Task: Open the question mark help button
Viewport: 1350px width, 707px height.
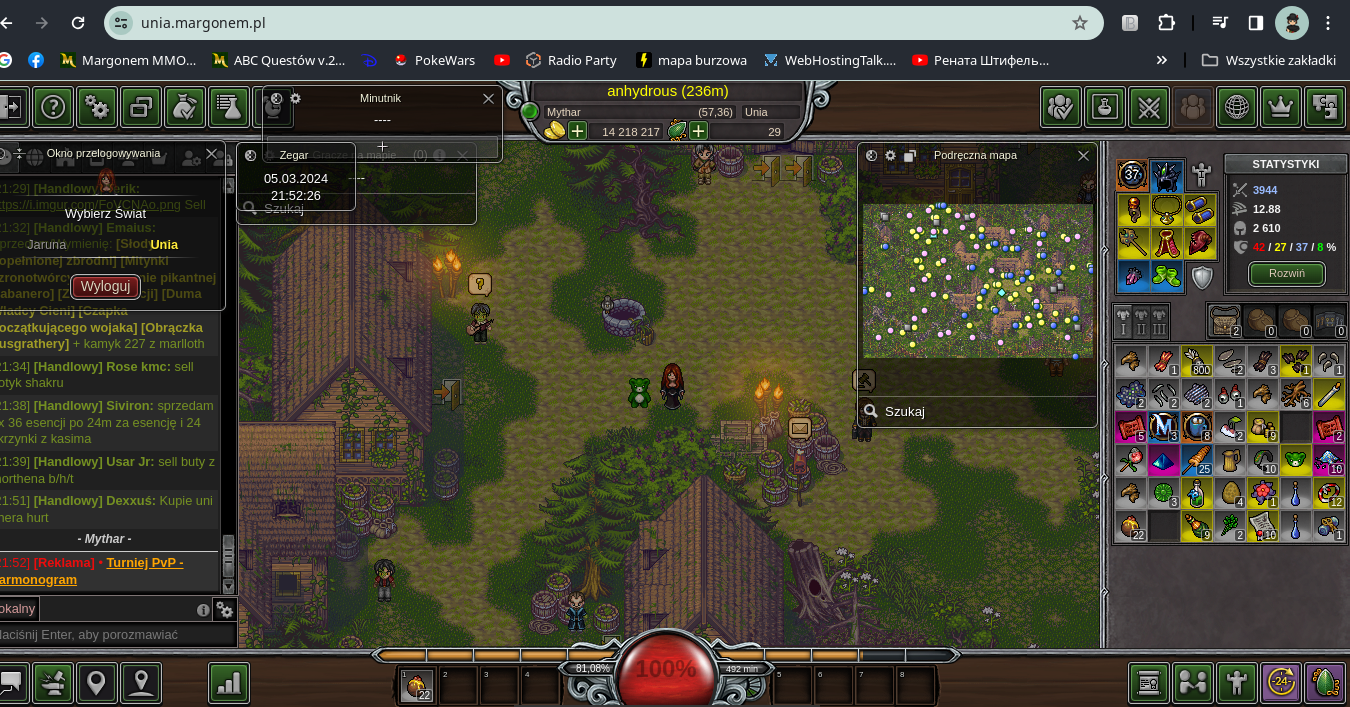Action: 53,107
